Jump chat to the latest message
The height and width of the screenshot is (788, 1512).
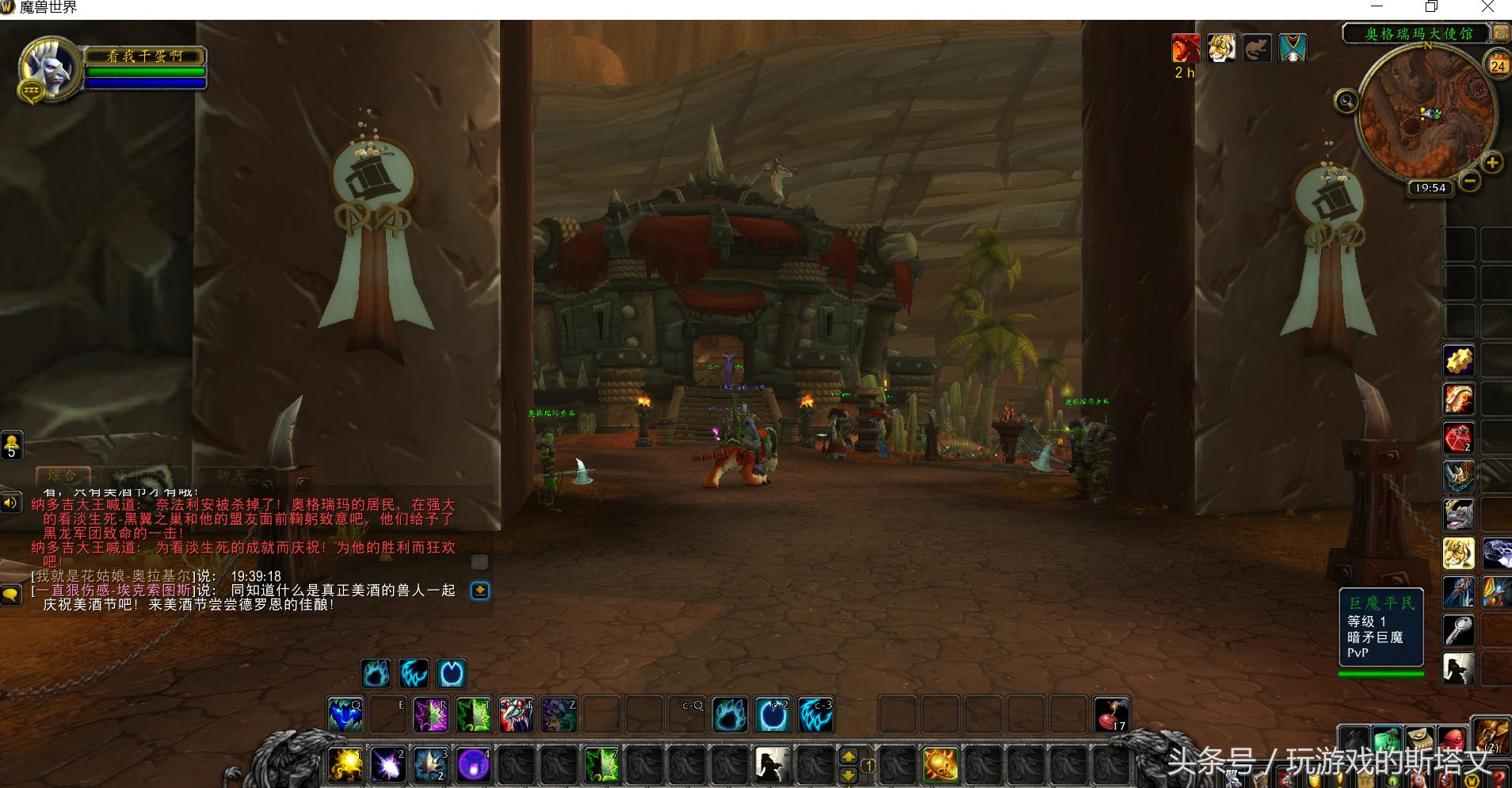479,591
